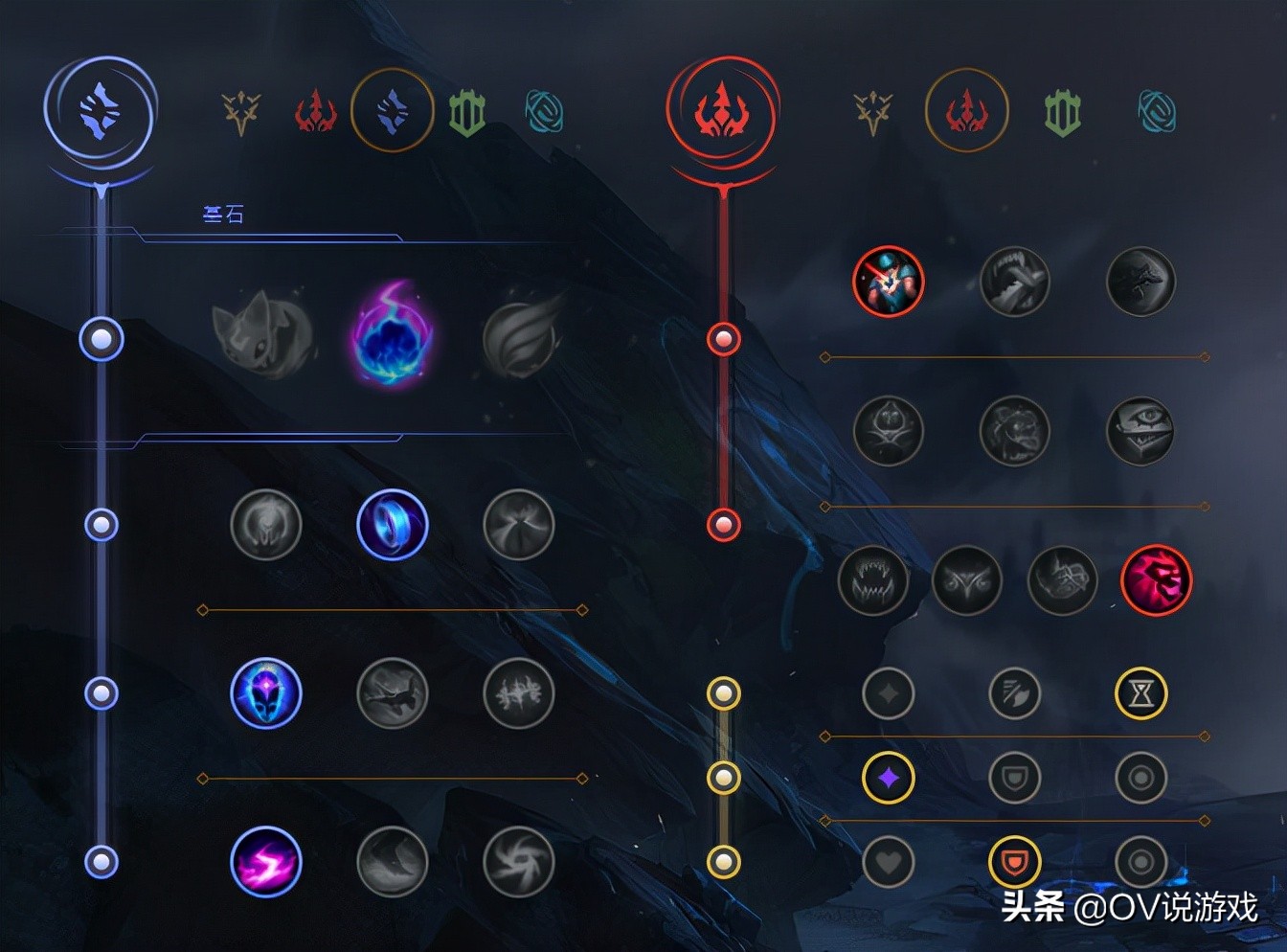Image resolution: width=1287 pixels, height=952 pixels.
Task: Open the Domination secondary tree tab
Action: coord(967,110)
